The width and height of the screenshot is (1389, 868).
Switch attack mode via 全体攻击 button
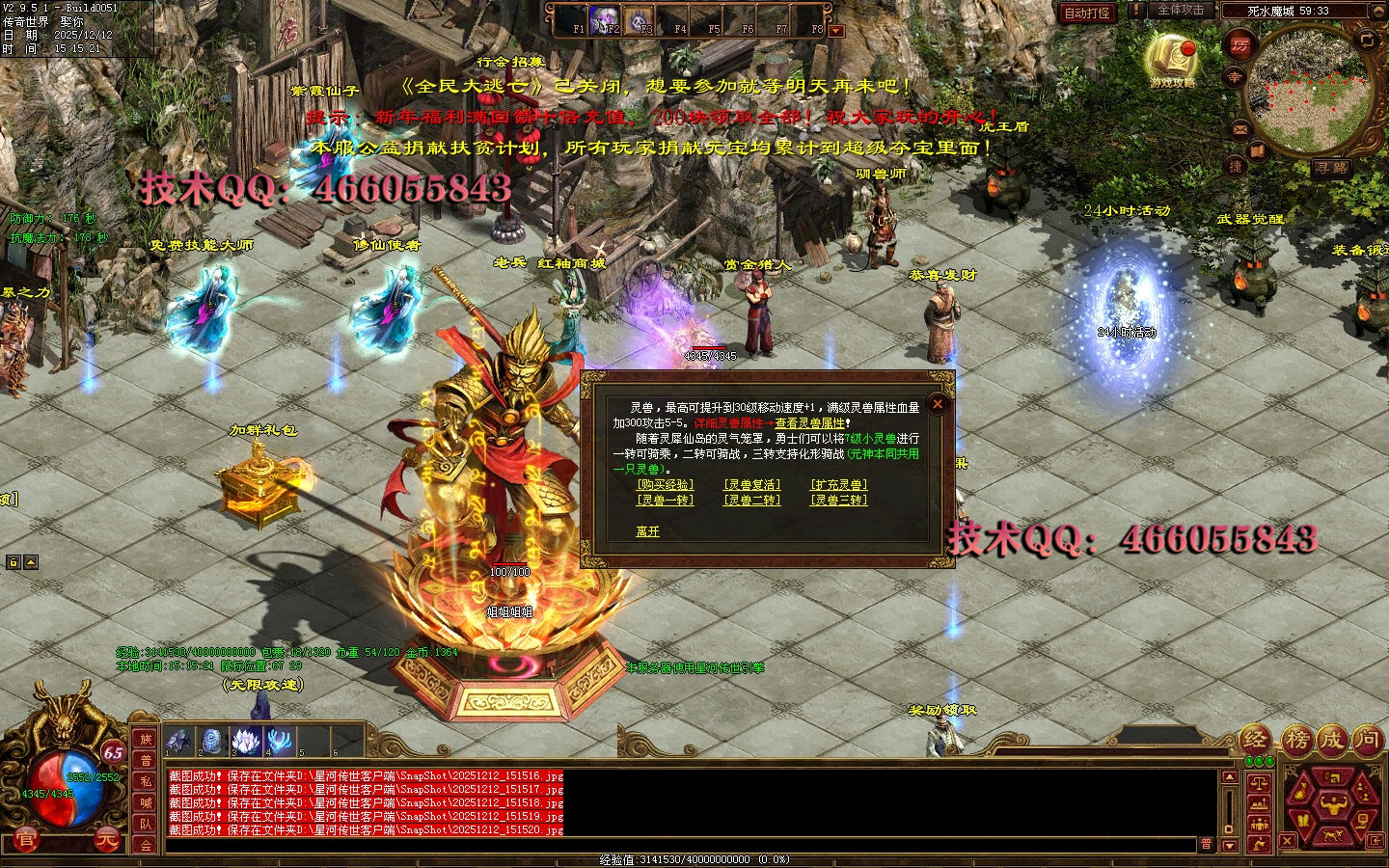pyautogui.click(x=1181, y=11)
